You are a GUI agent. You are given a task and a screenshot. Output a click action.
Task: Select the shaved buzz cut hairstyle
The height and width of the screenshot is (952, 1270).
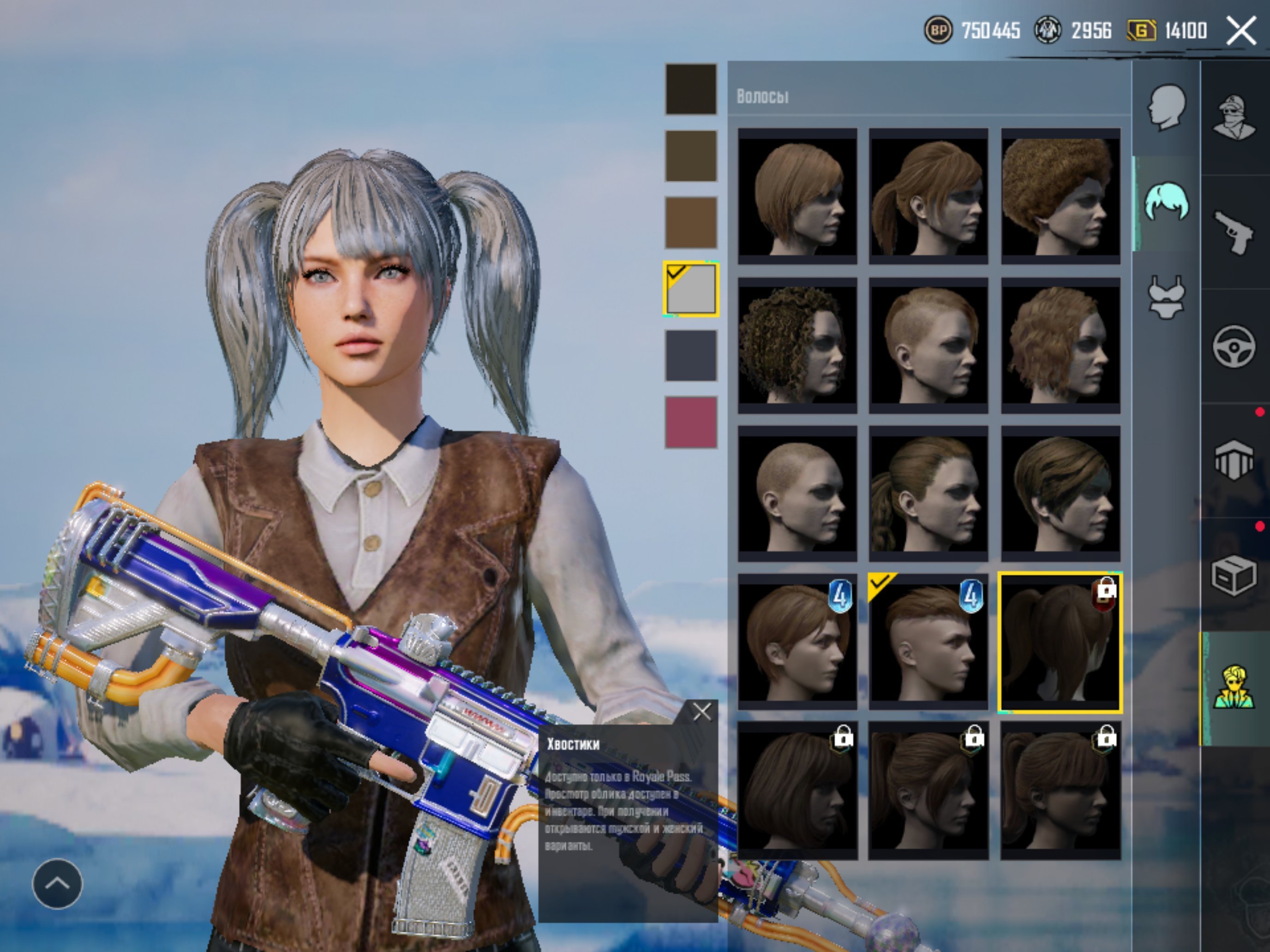(x=797, y=494)
